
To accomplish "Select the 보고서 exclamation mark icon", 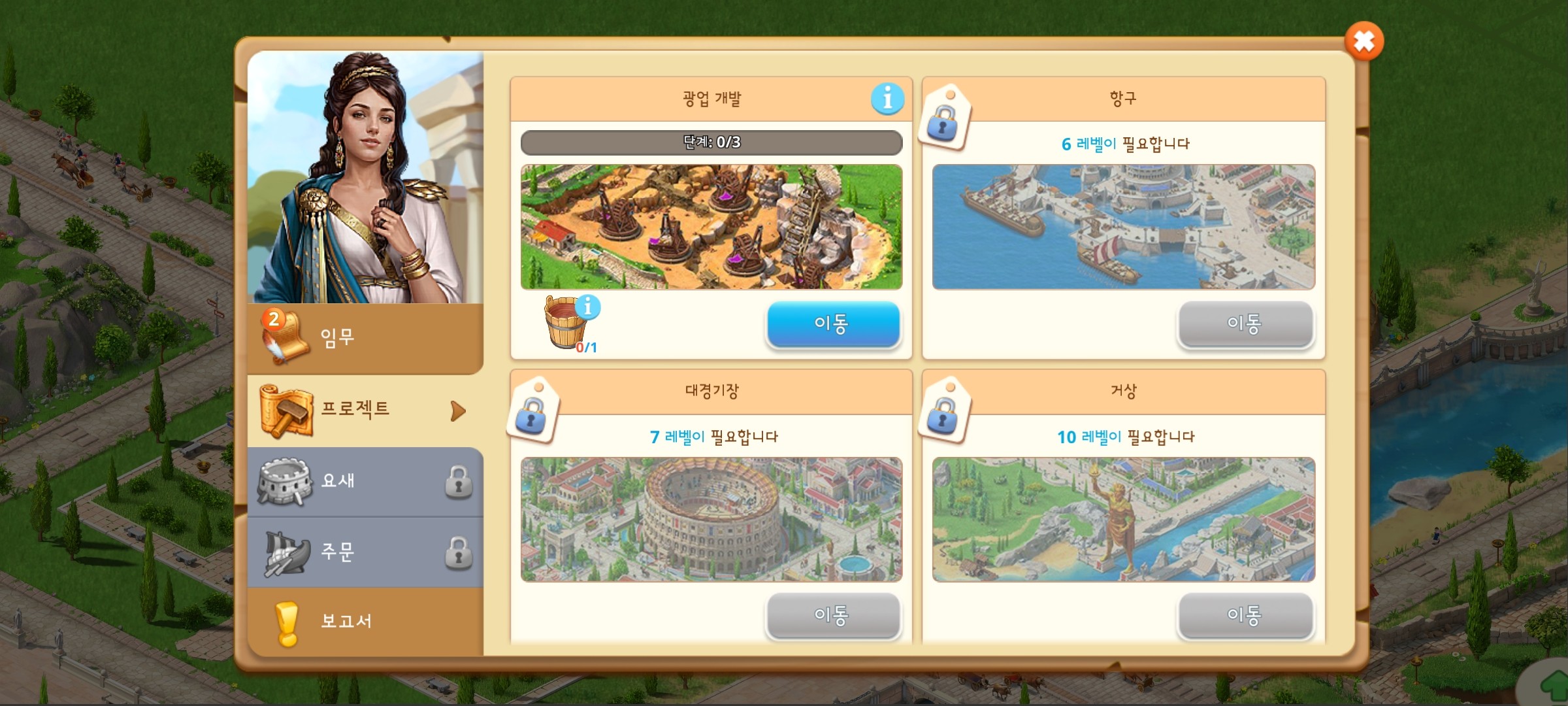I will tap(288, 622).
